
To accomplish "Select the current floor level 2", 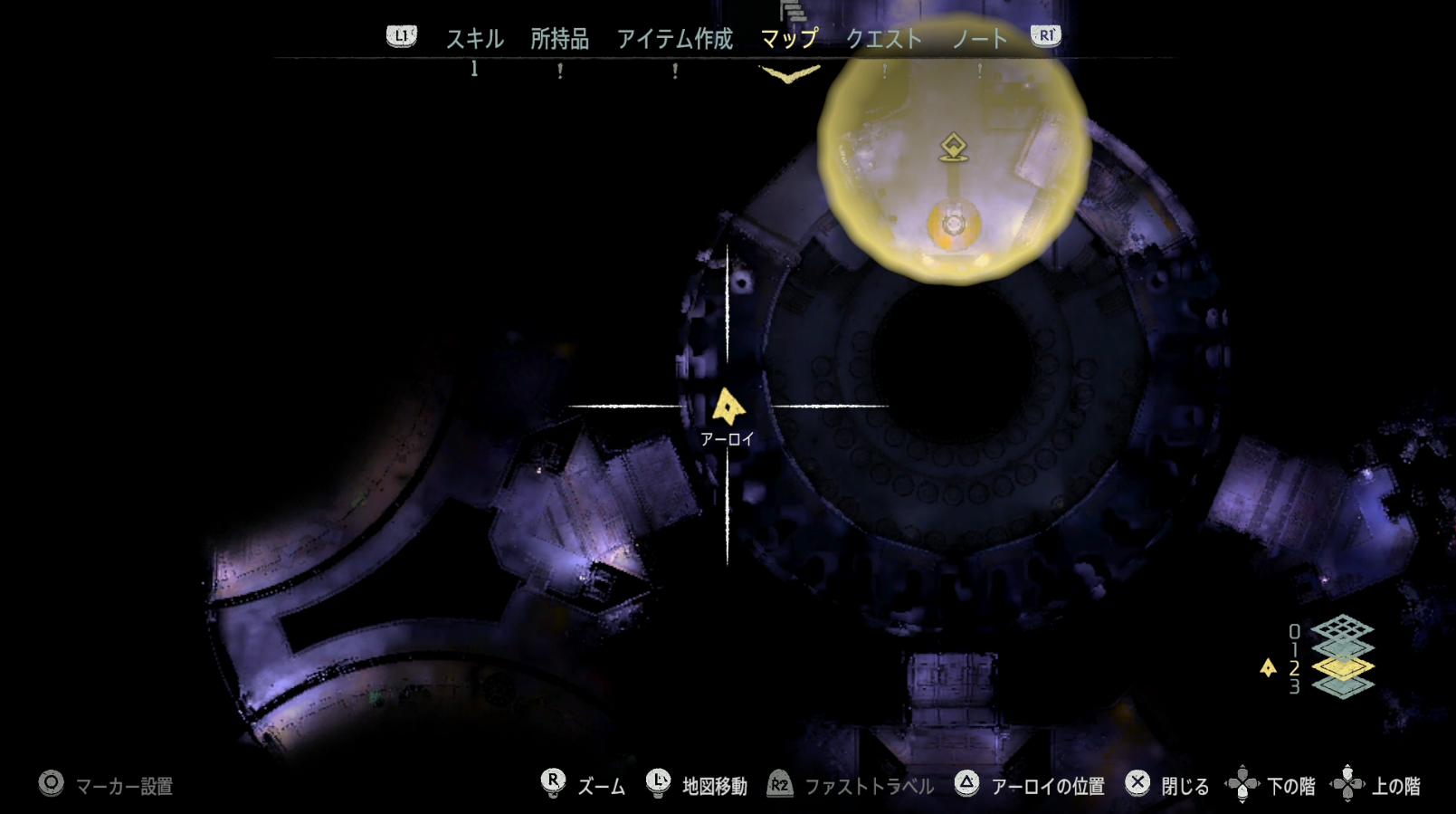I will tap(1295, 668).
